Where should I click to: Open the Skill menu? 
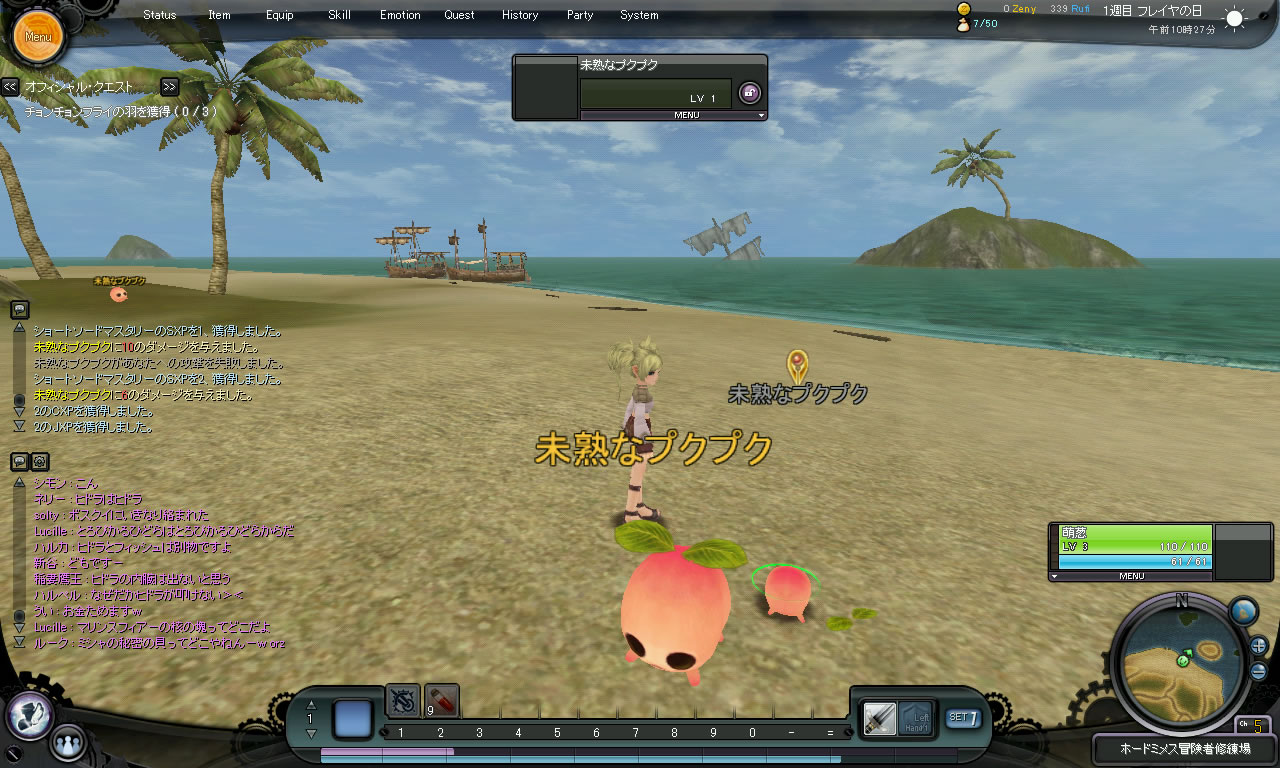pyautogui.click(x=339, y=15)
